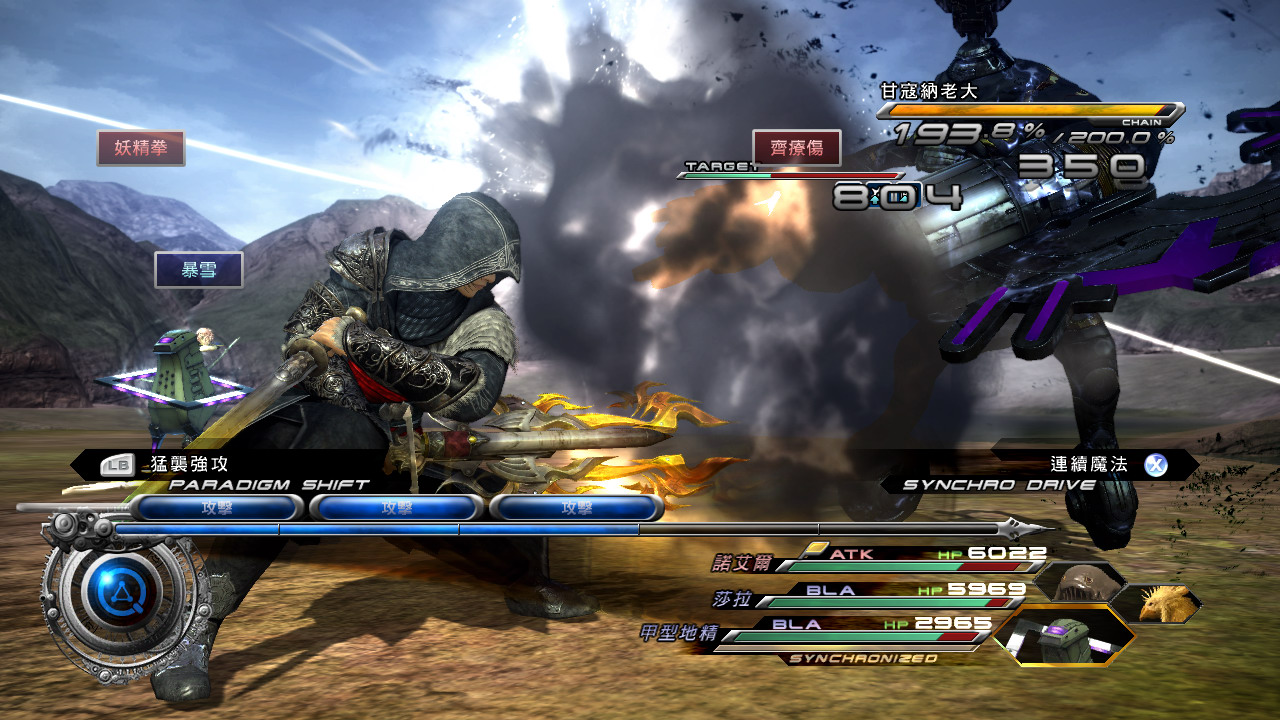The height and width of the screenshot is (720, 1280).
Task: Choose the green 甲型地精 portrait
Action: (1062, 634)
